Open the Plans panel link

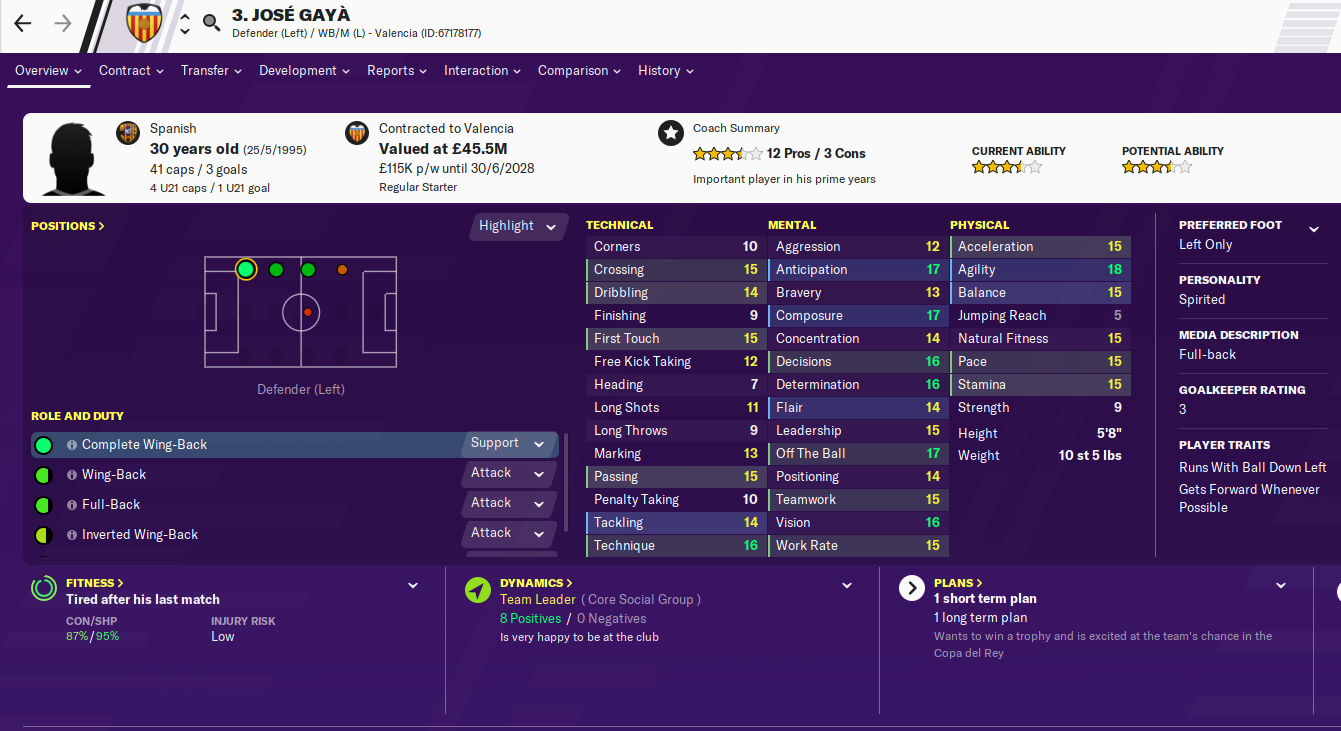tap(958, 583)
